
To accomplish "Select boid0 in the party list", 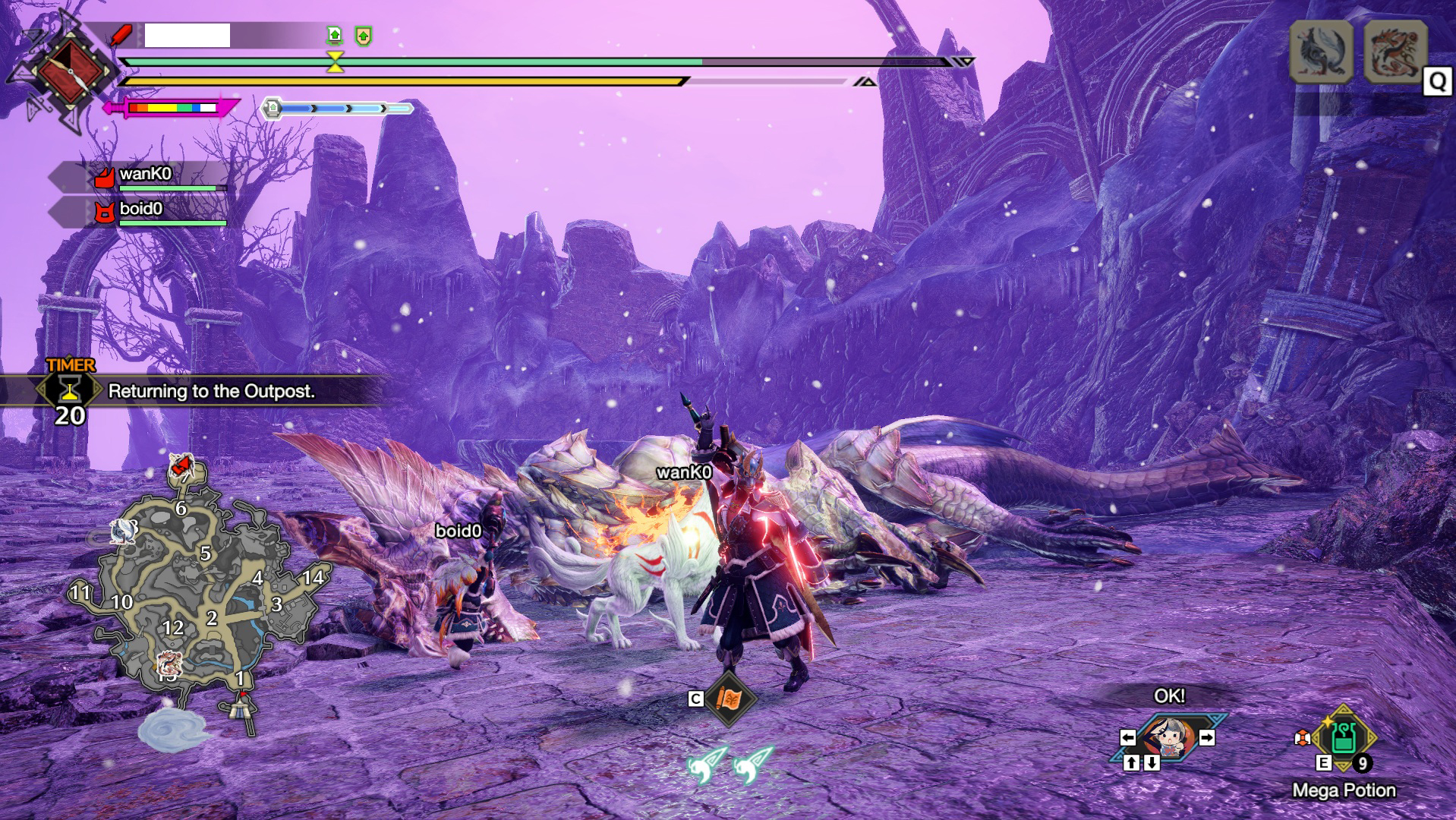I will 141,210.
